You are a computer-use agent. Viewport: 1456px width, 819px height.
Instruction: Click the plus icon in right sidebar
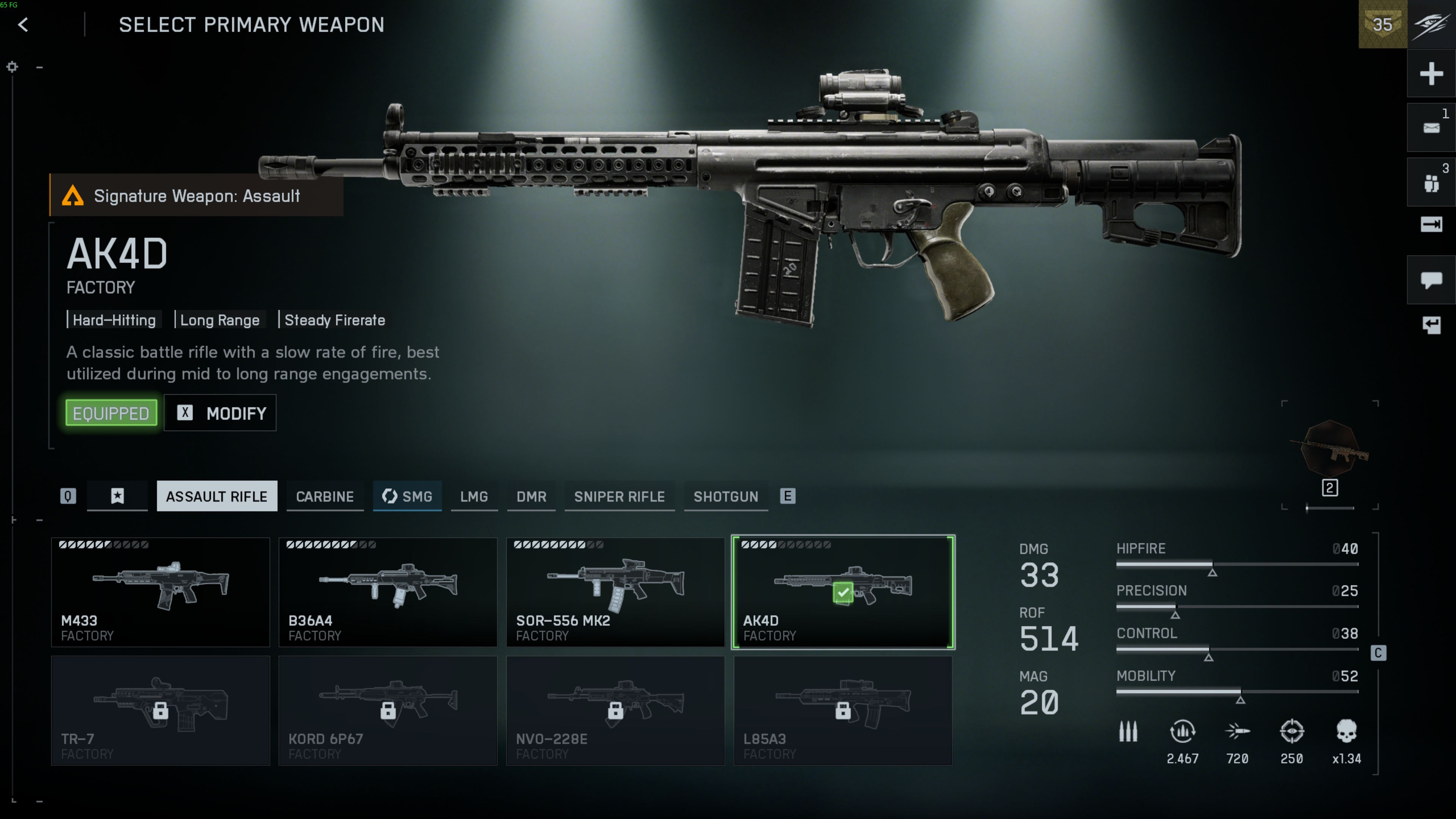click(x=1431, y=74)
